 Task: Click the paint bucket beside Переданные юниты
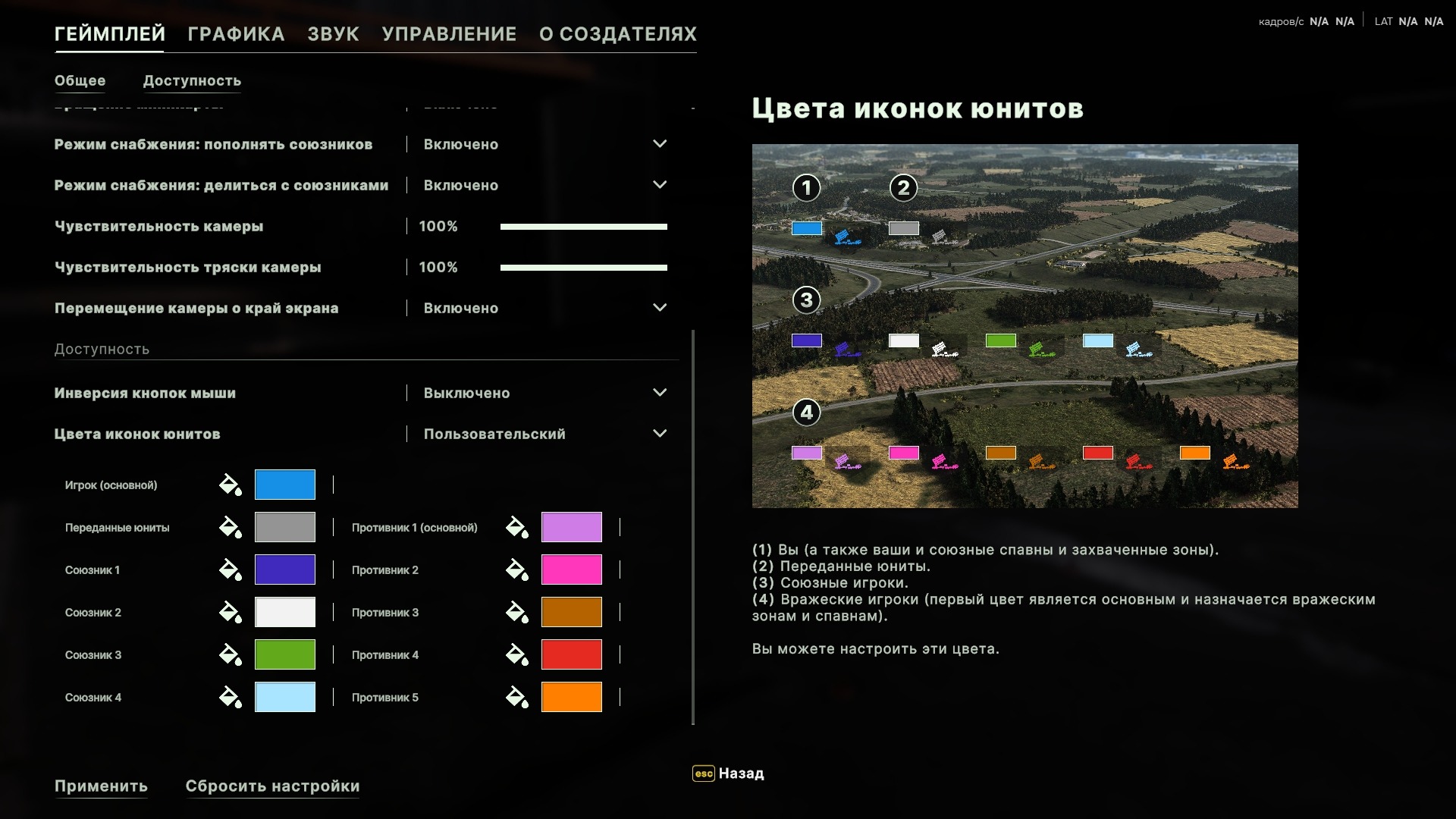231,527
